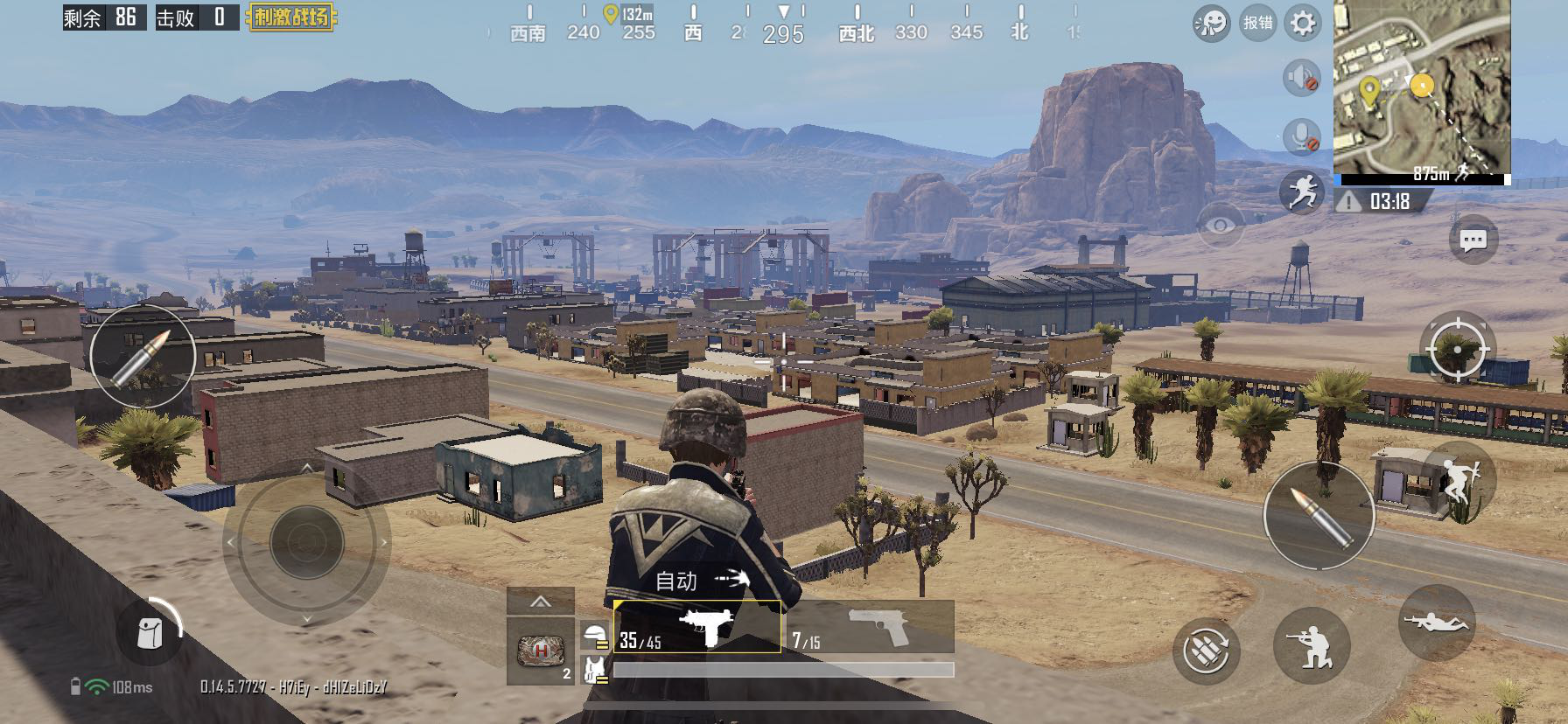The height and width of the screenshot is (724, 1568).
Task: Switch to crouch stance
Action: coord(1312,647)
